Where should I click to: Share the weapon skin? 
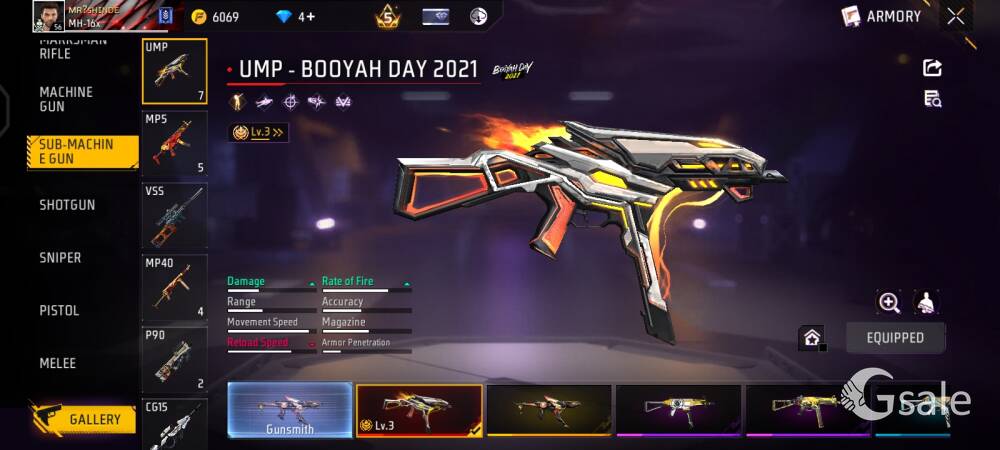point(932,68)
